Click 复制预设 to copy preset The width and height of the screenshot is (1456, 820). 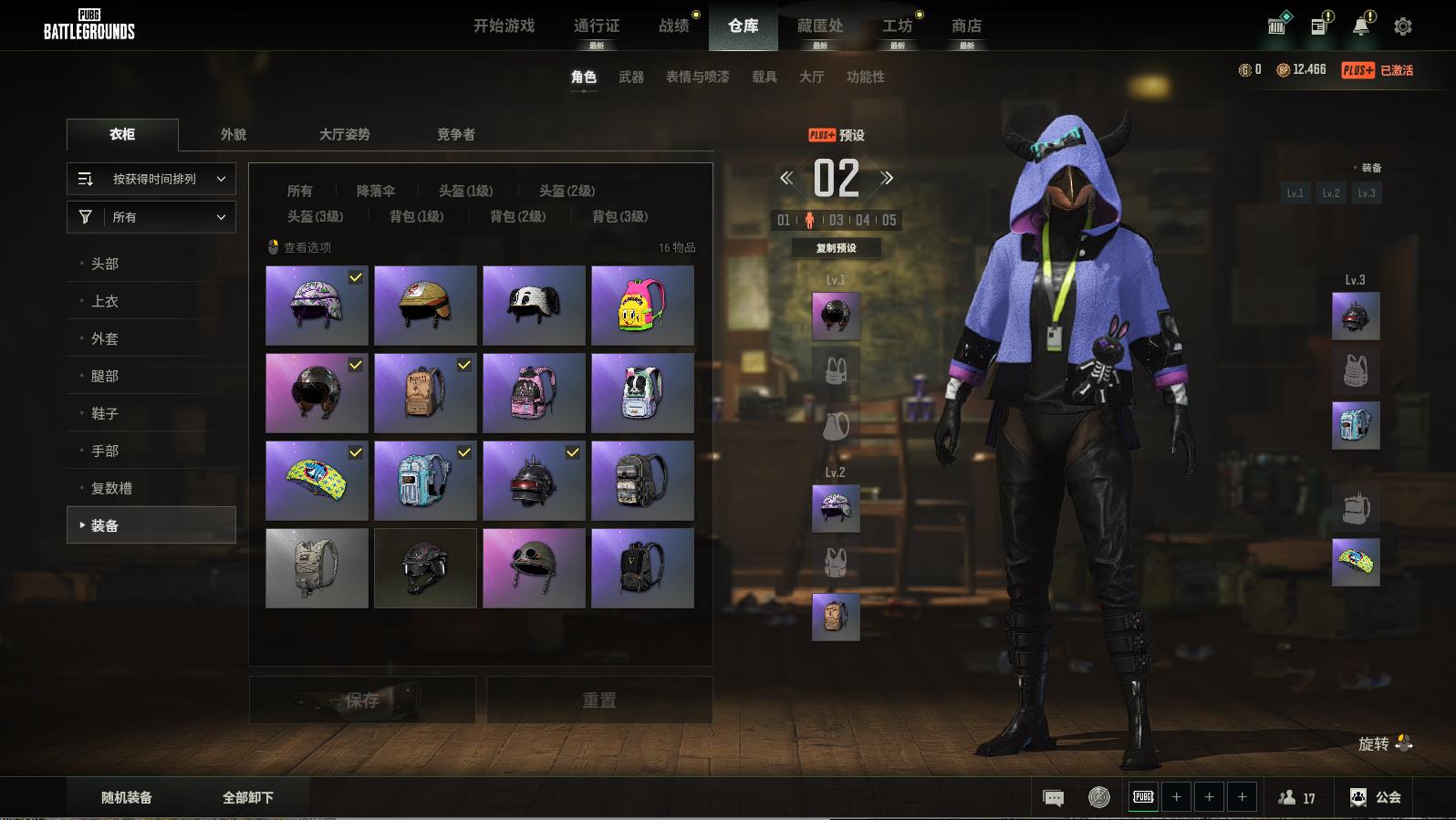836,247
